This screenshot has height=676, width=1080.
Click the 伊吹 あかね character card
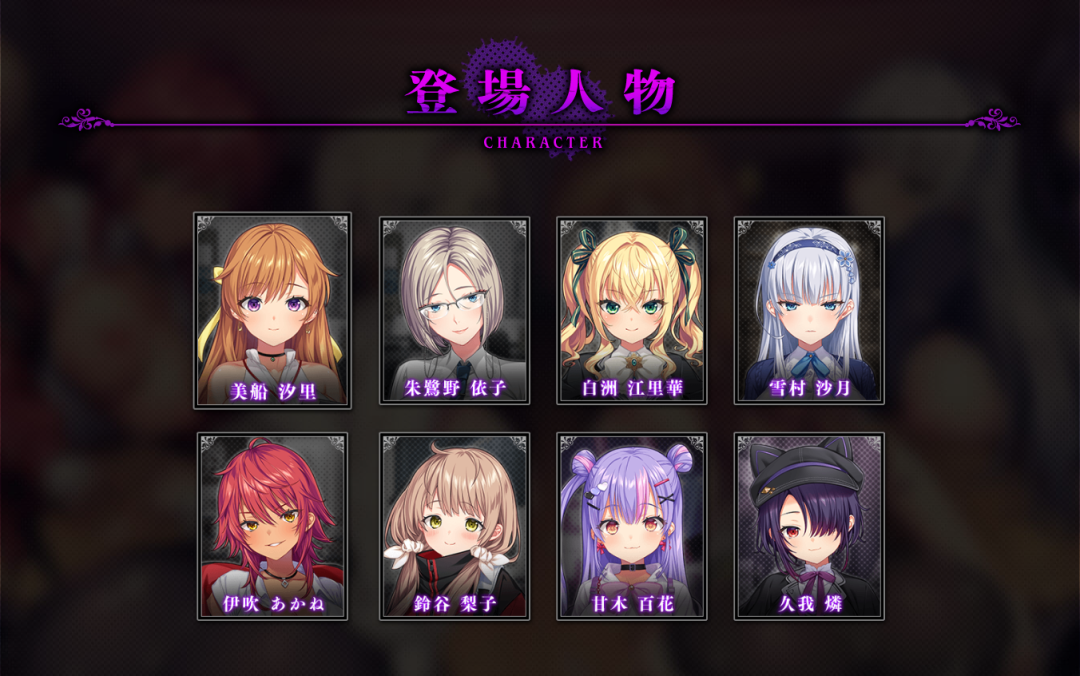(272, 526)
